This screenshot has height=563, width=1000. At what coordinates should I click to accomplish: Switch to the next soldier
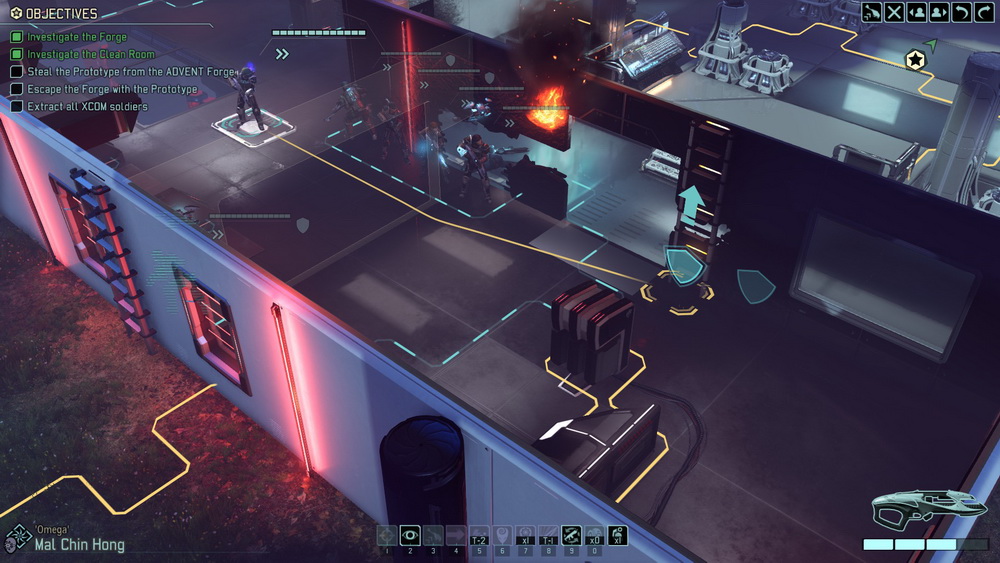tap(939, 12)
